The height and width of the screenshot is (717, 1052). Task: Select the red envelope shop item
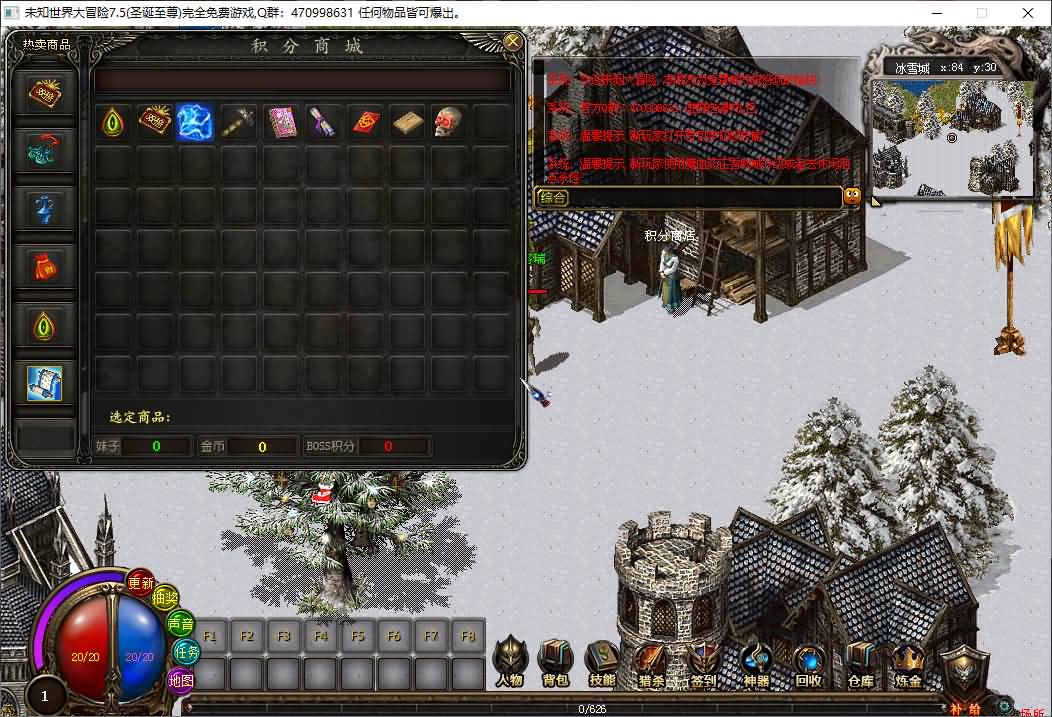tap(364, 122)
